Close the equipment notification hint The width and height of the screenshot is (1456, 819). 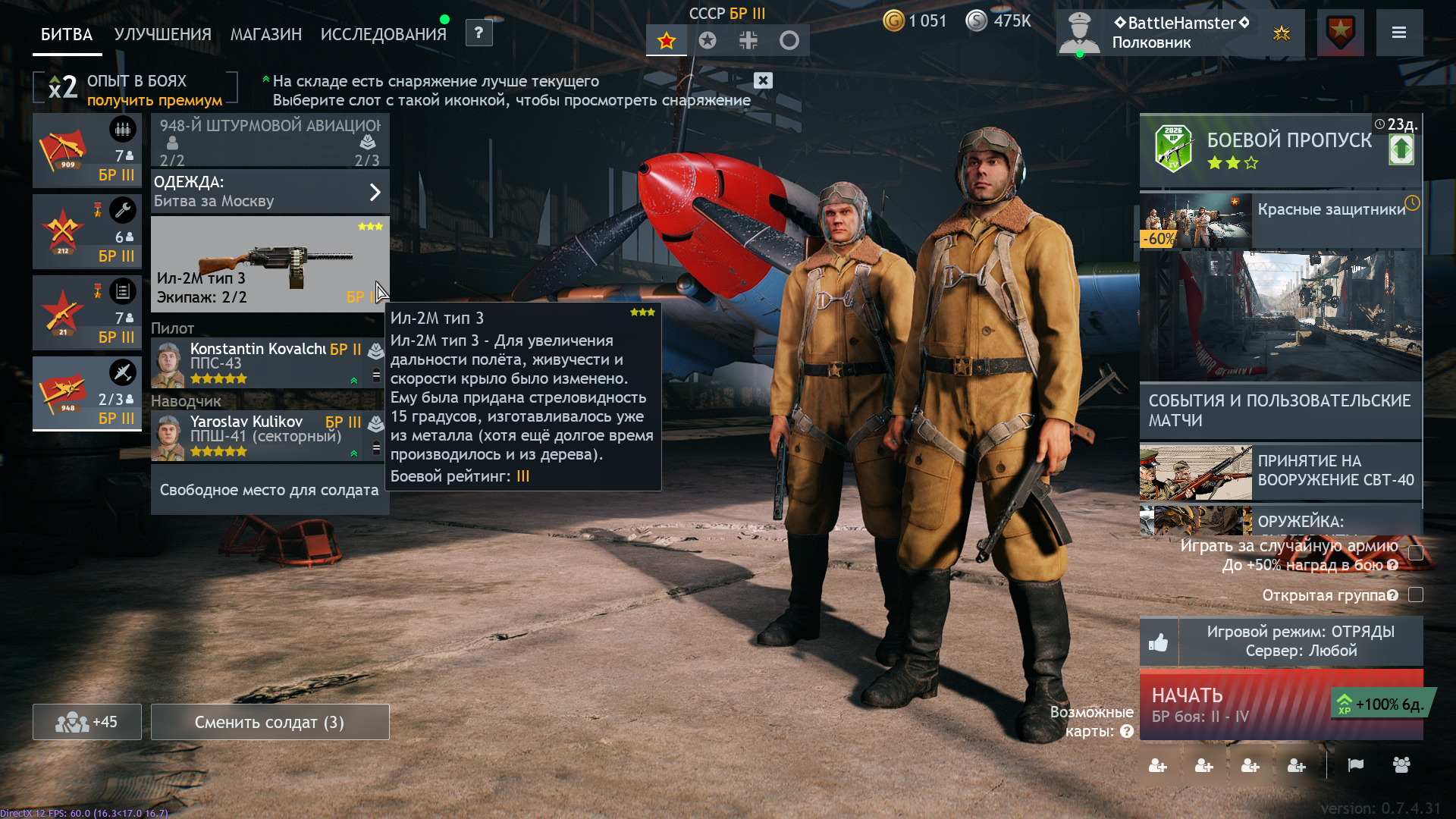click(763, 80)
